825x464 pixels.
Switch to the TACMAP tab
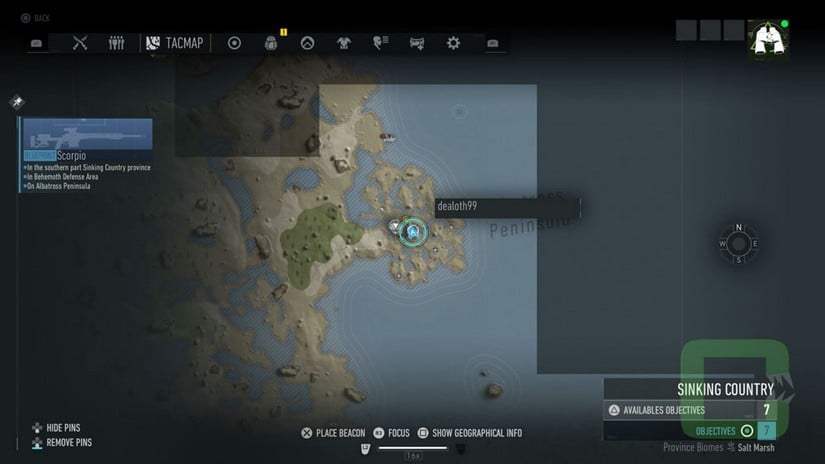[174, 43]
